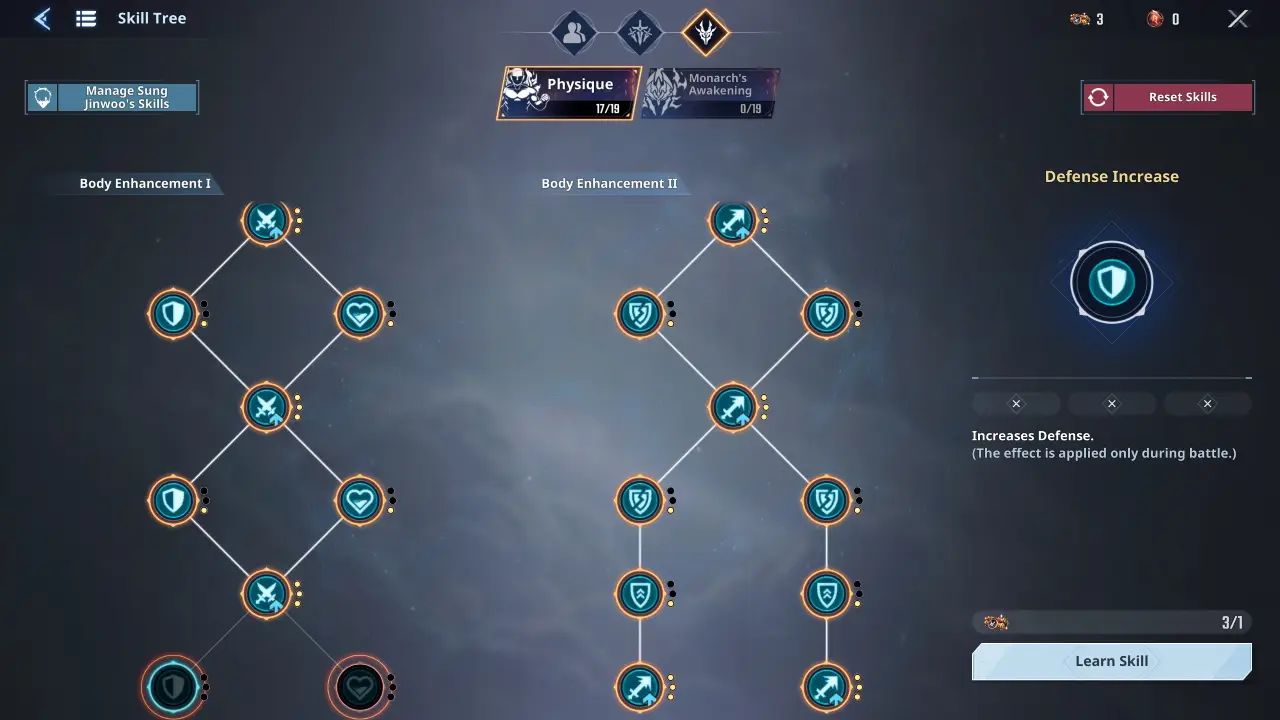The image size is (1280, 720).
Task: Click the large Defense Increase skill icon
Action: click(x=1112, y=282)
